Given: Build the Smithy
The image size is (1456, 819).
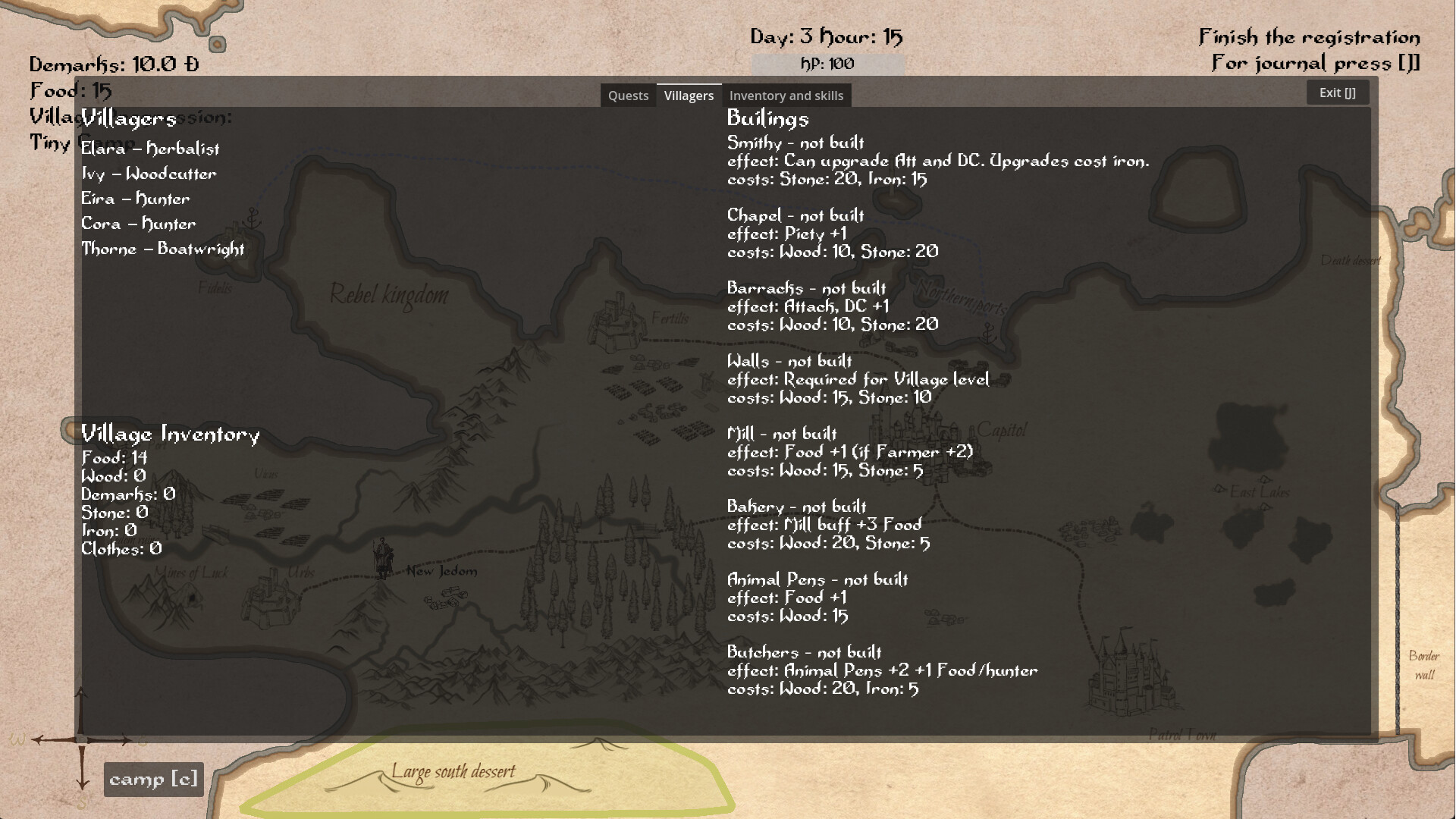Looking at the screenshot, I should point(795,143).
